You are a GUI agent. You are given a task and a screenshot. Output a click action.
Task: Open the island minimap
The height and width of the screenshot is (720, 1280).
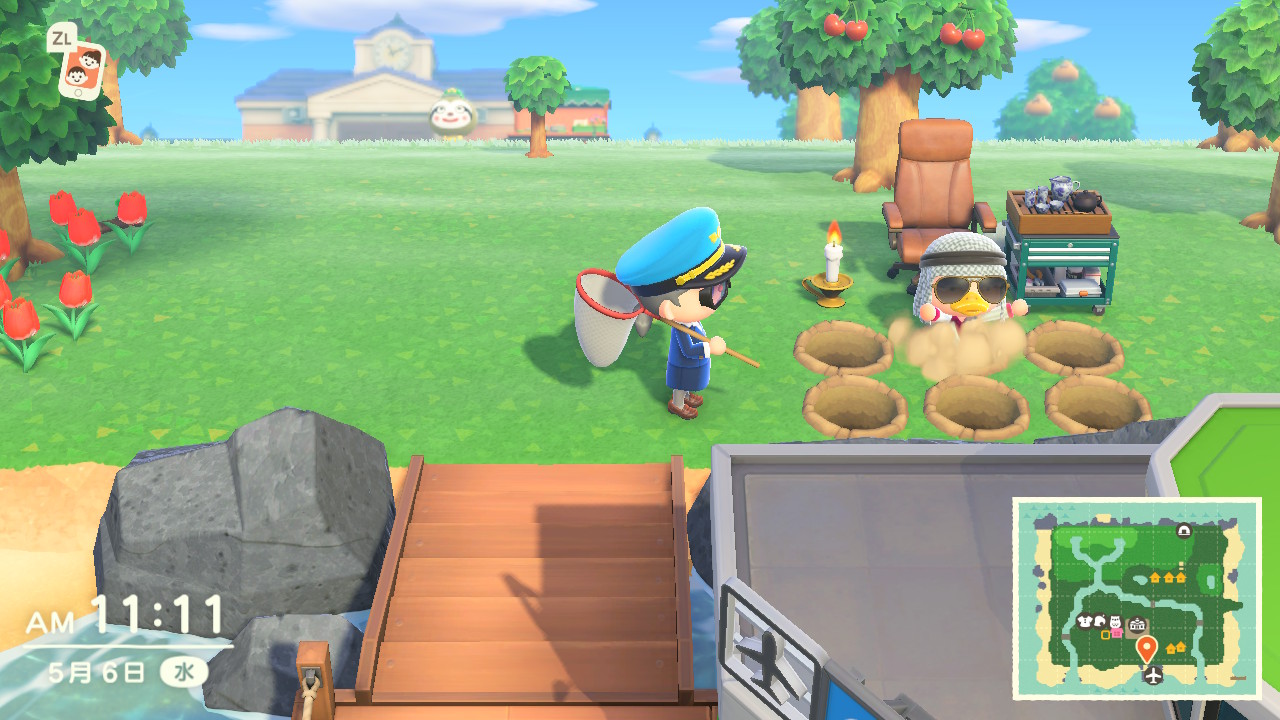click(1136, 597)
